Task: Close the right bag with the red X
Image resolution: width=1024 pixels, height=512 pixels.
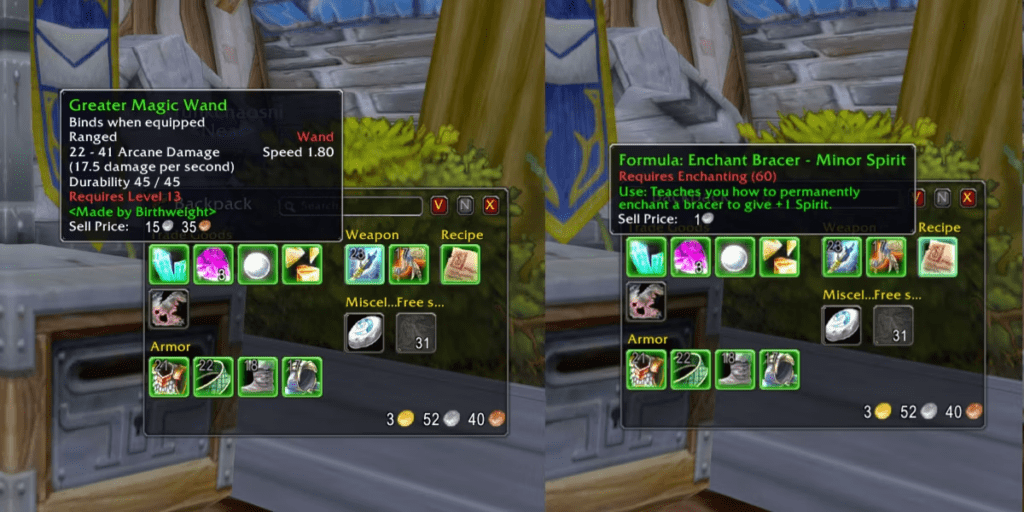Action: (x=968, y=198)
